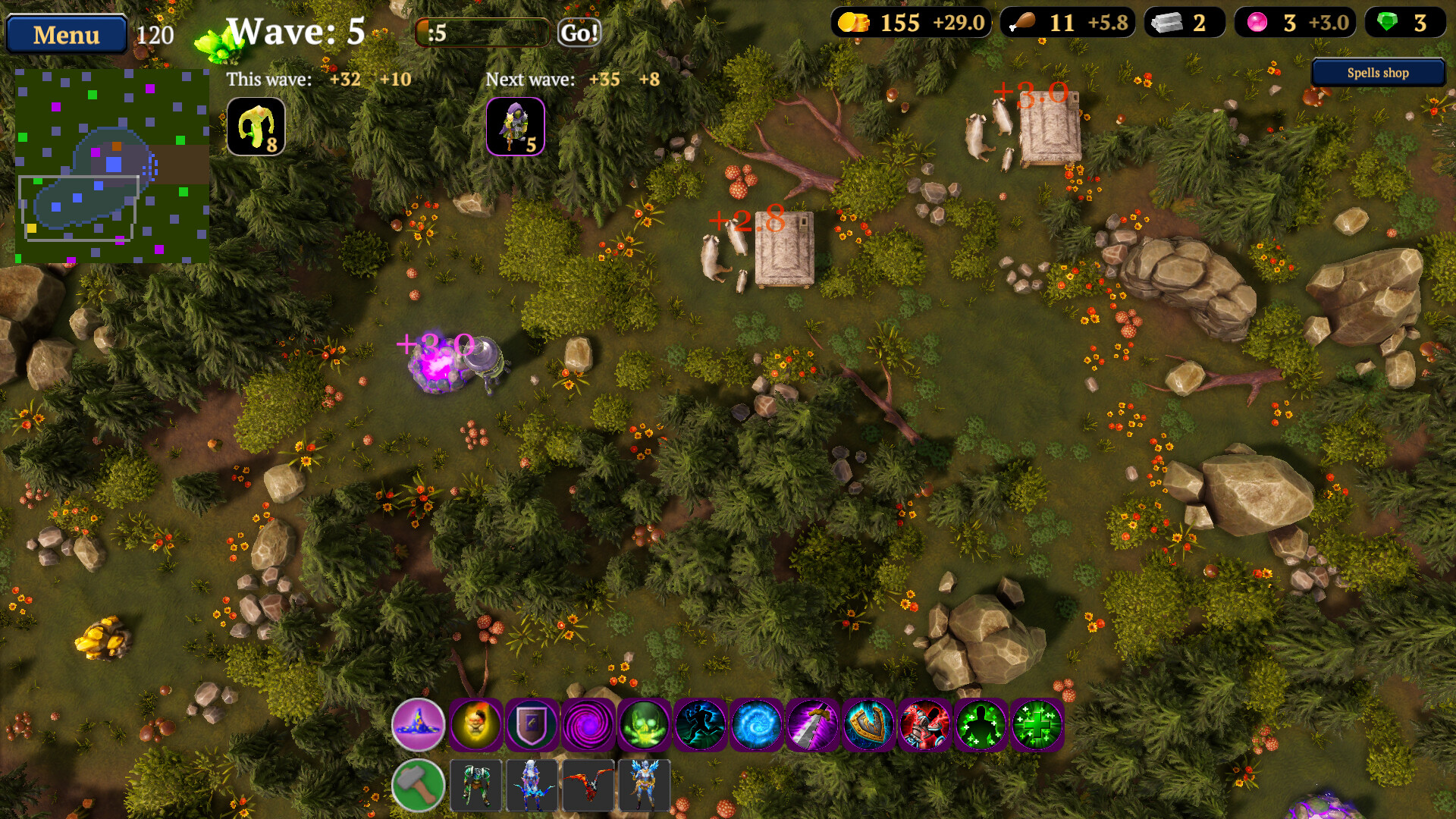Open the Menu
Image resolution: width=1456 pixels, height=819 pixels.
click(x=65, y=34)
